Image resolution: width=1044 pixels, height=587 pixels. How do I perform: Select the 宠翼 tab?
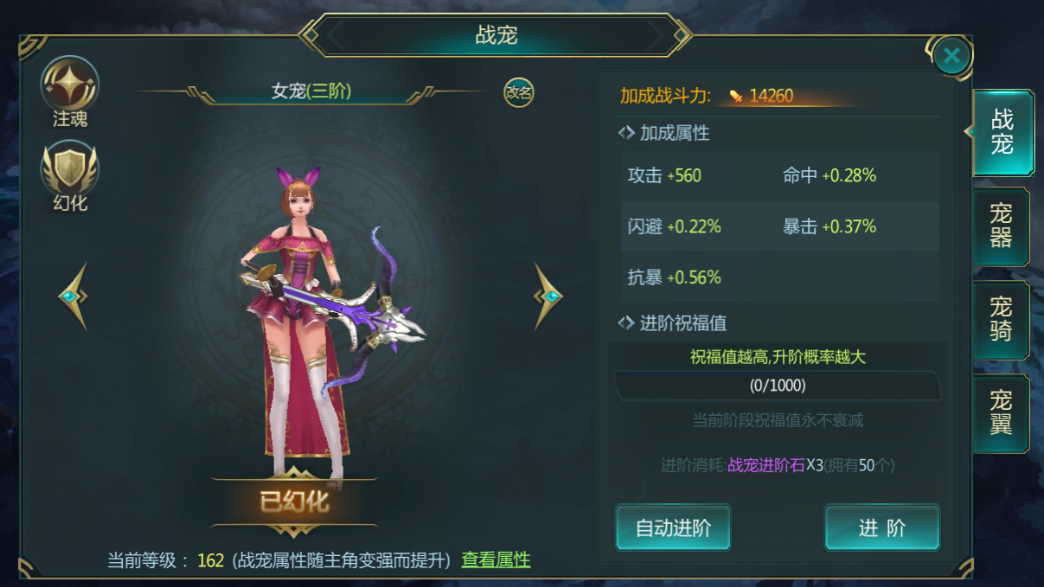(x=1001, y=413)
